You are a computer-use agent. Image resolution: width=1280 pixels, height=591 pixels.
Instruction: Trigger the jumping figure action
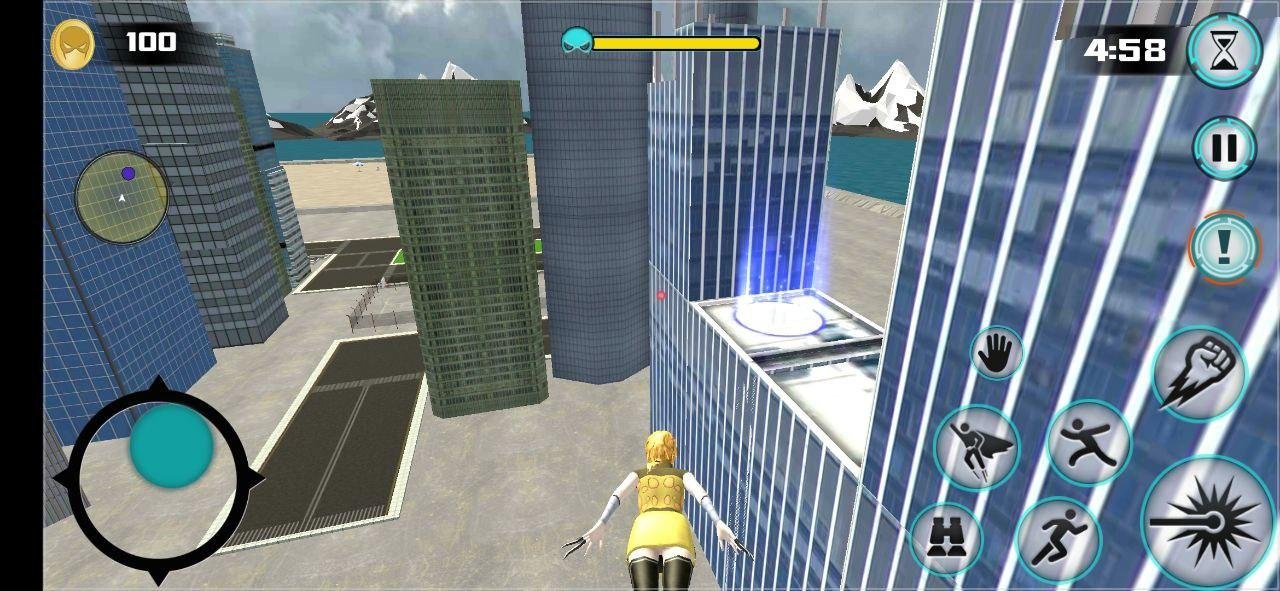[x=1089, y=443]
